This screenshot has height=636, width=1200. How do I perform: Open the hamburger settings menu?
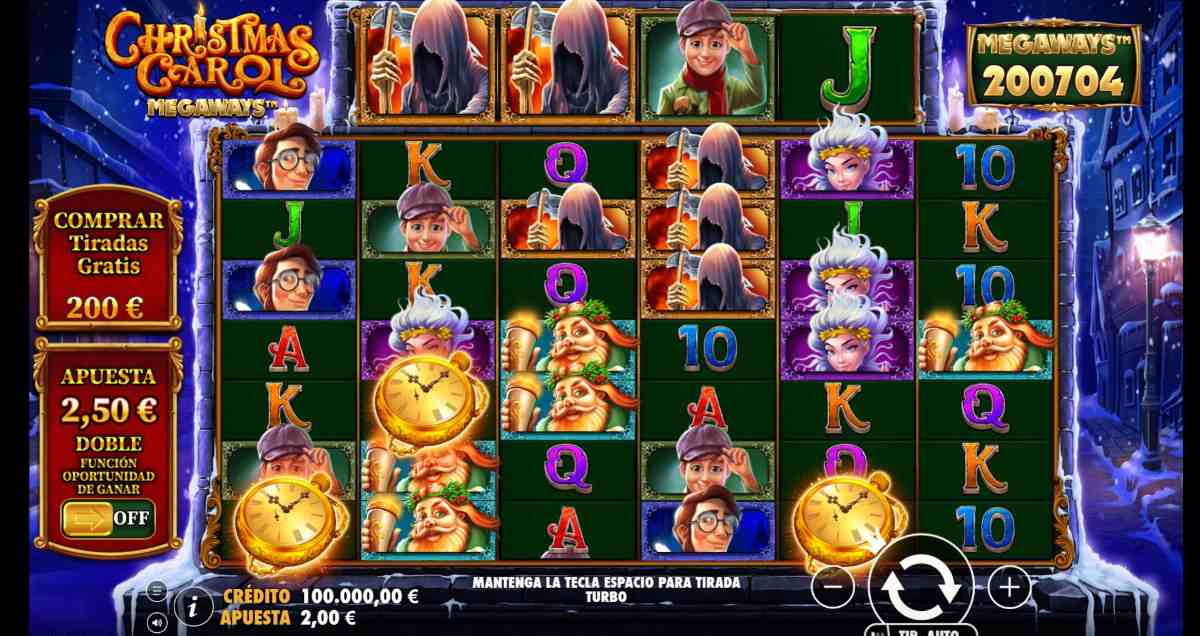157,591
